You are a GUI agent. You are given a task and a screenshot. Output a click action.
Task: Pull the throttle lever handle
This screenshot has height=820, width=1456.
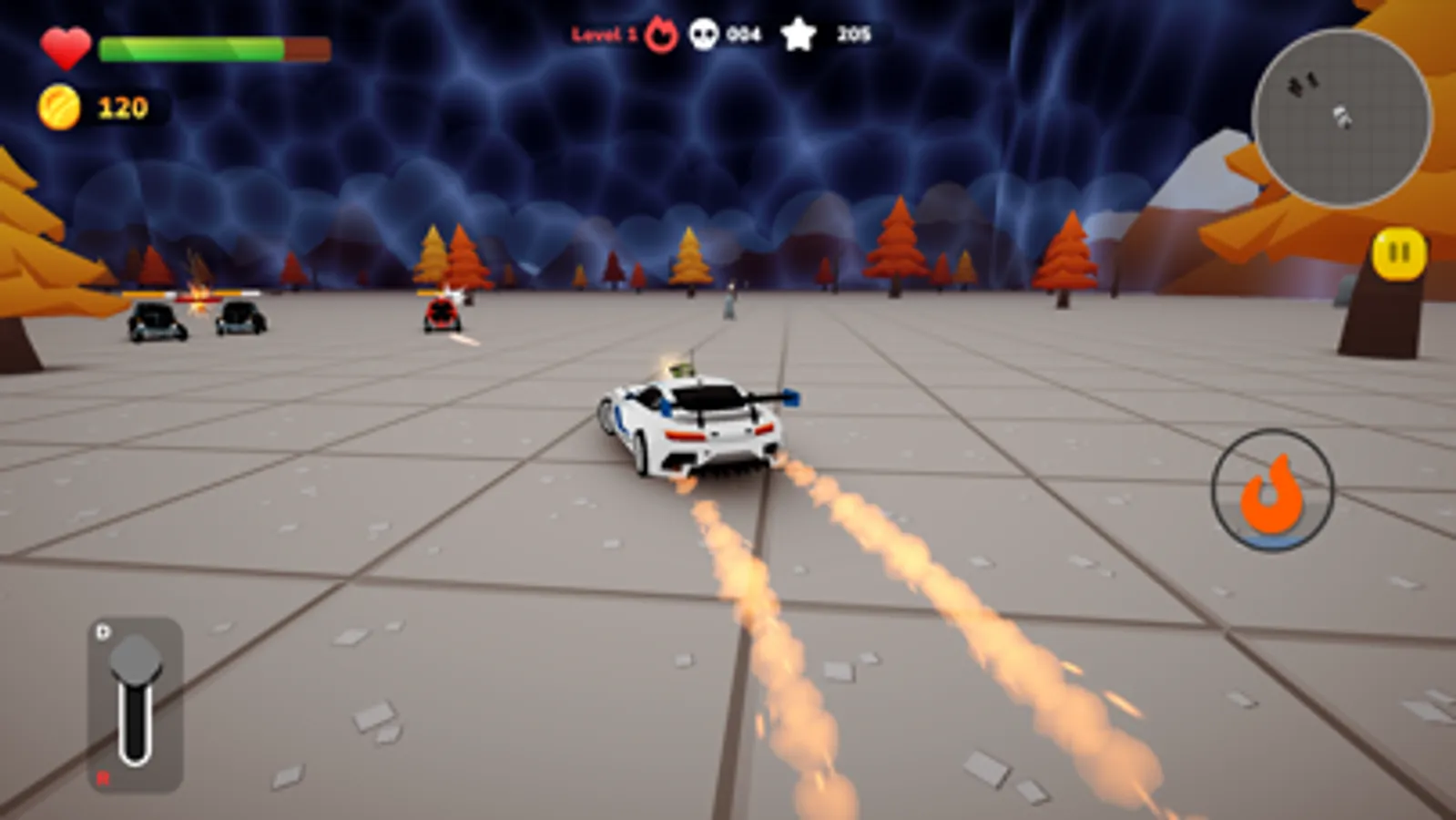click(134, 659)
